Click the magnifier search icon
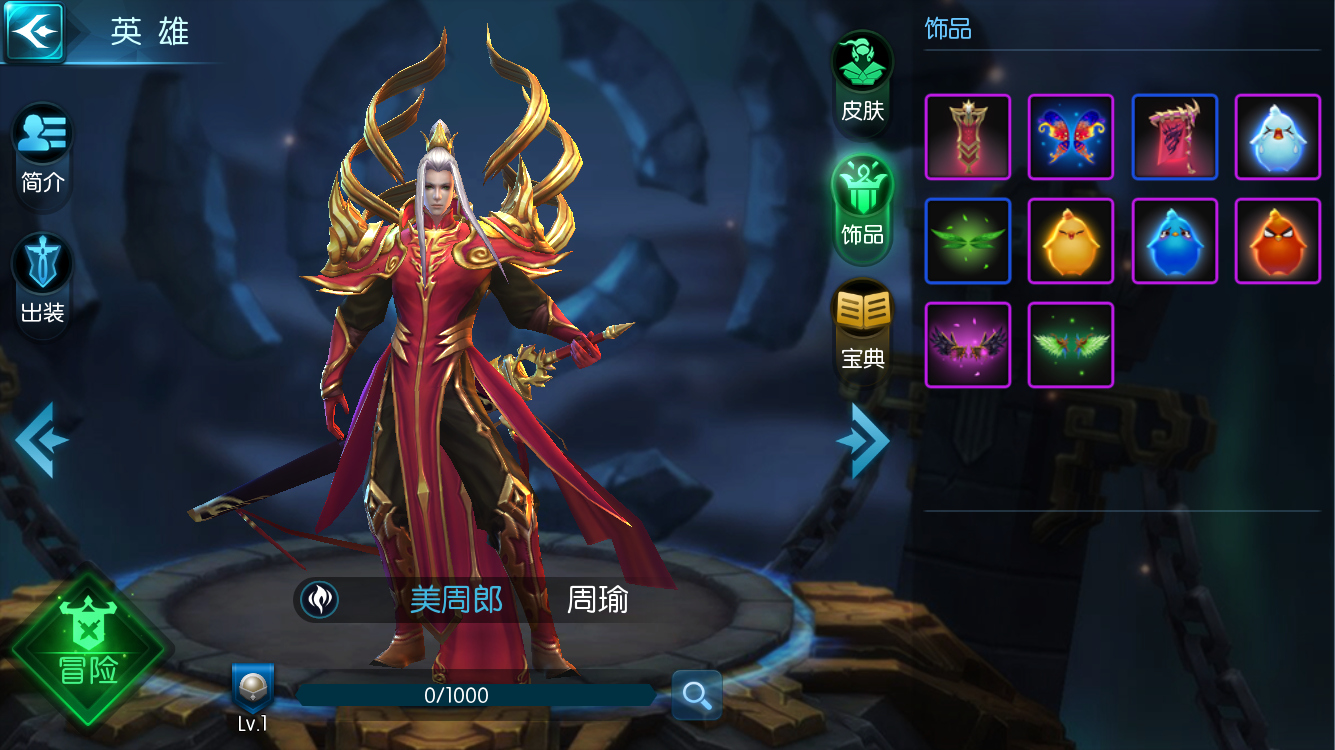 [696, 696]
